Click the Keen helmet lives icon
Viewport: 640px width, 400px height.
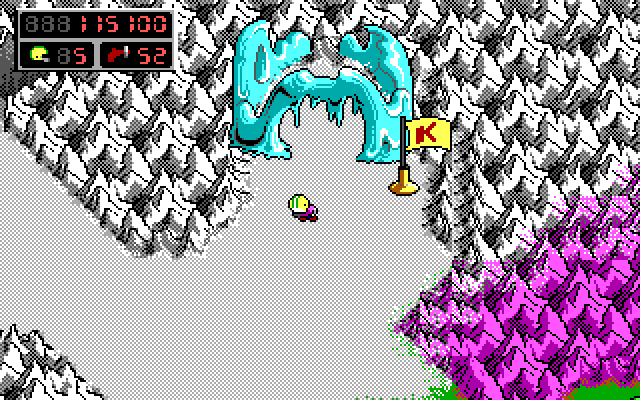click(39, 53)
